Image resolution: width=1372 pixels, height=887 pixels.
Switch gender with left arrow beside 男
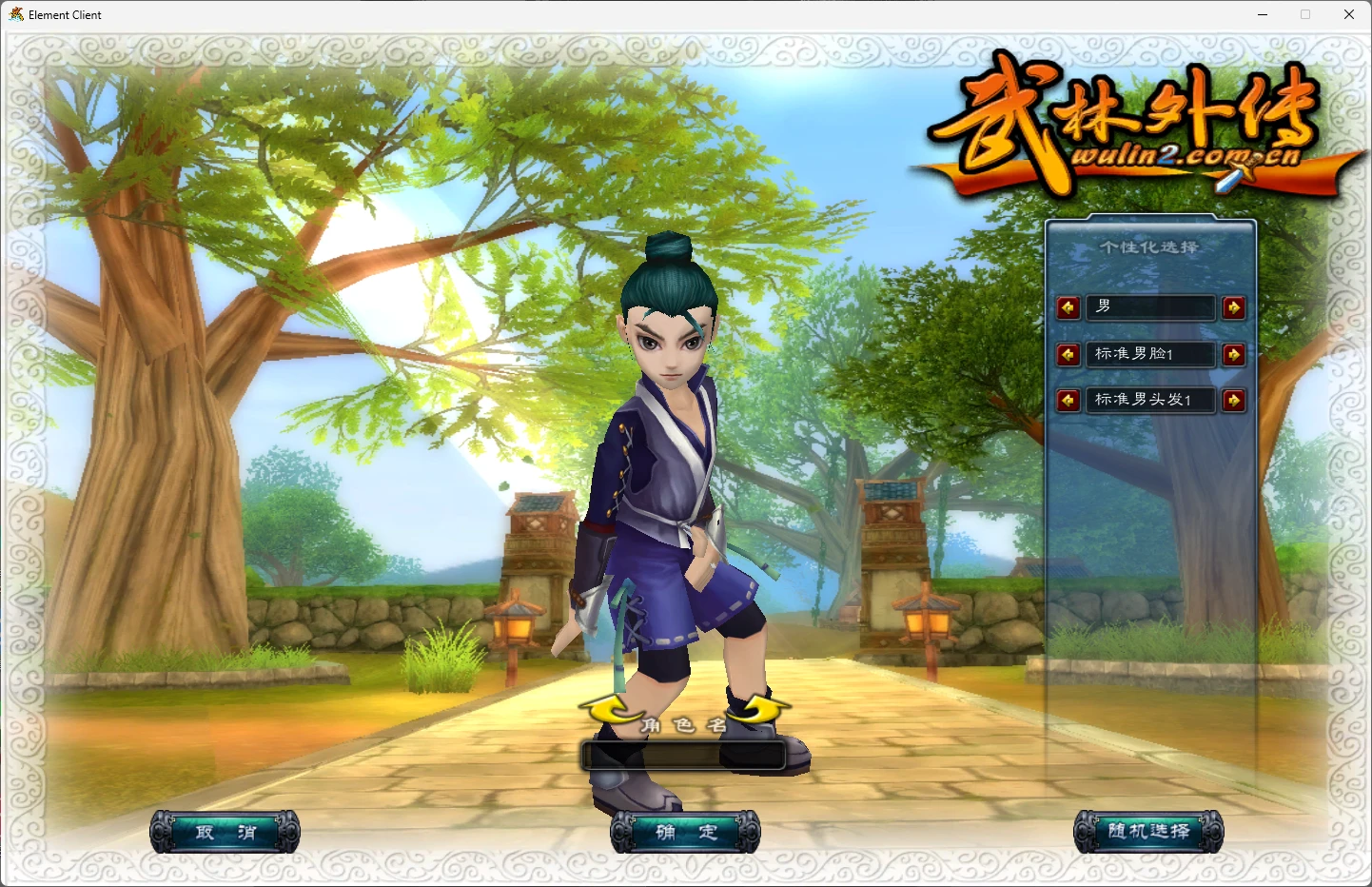1068,307
